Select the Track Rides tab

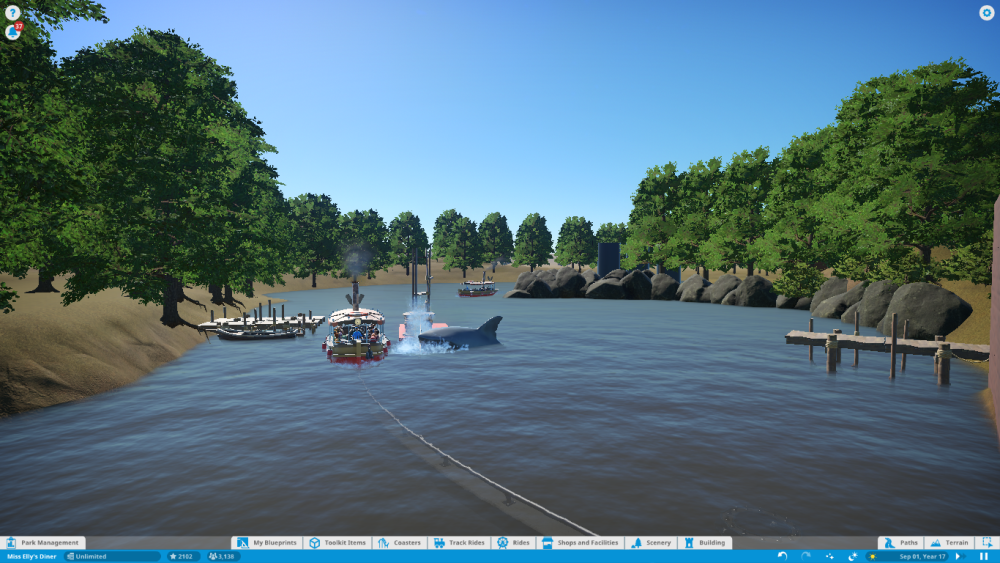459,543
